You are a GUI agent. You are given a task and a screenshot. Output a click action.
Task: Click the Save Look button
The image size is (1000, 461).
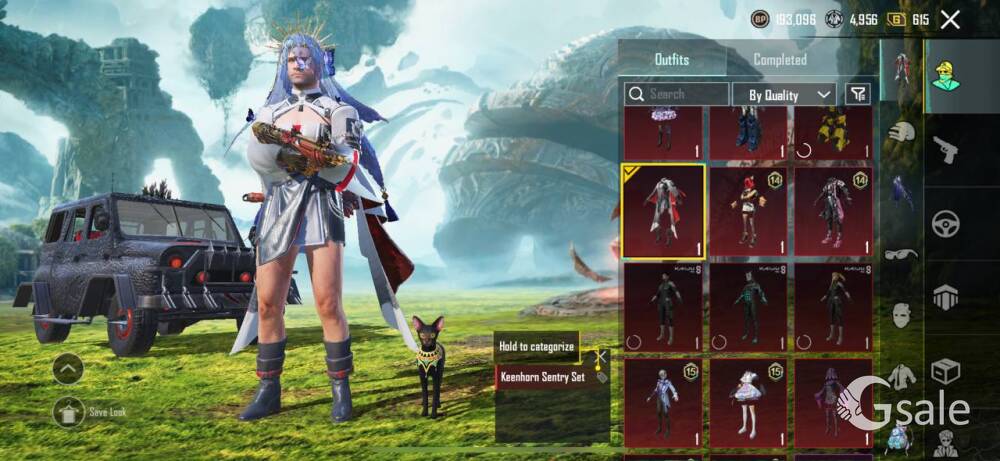[x=70, y=410]
